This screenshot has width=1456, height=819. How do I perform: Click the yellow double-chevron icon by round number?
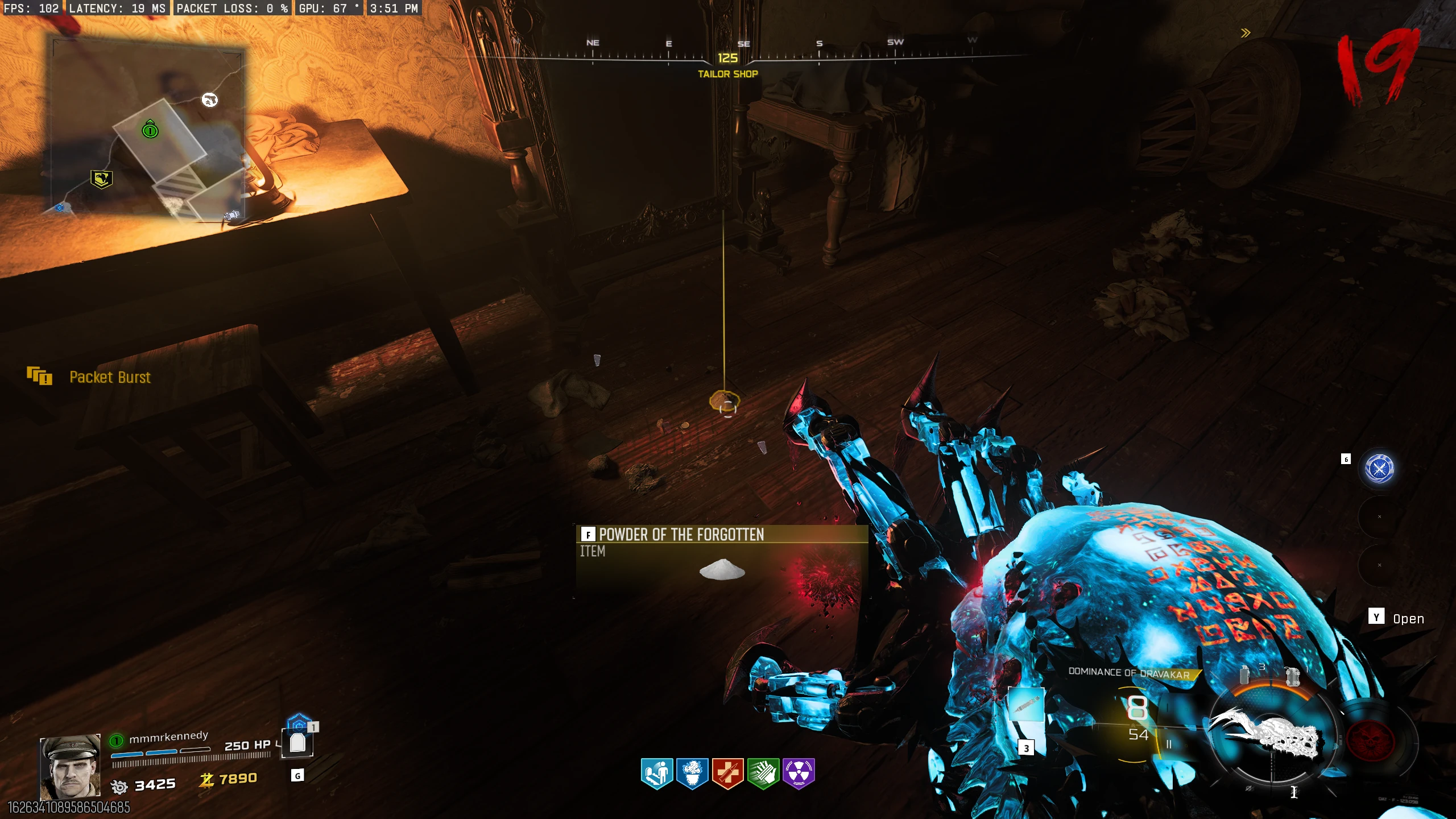click(1246, 33)
